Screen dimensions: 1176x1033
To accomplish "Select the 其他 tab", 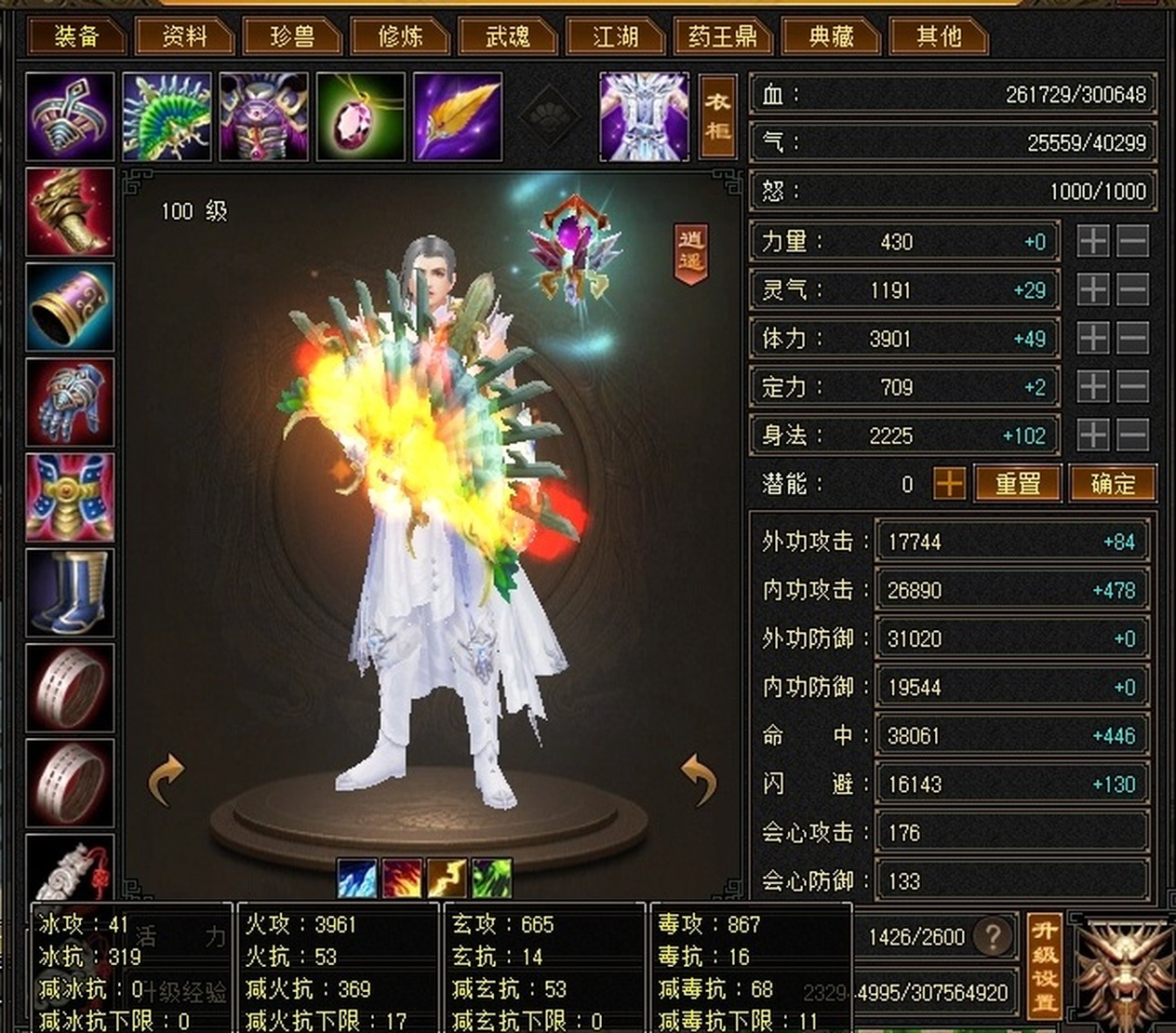I will click(x=938, y=36).
